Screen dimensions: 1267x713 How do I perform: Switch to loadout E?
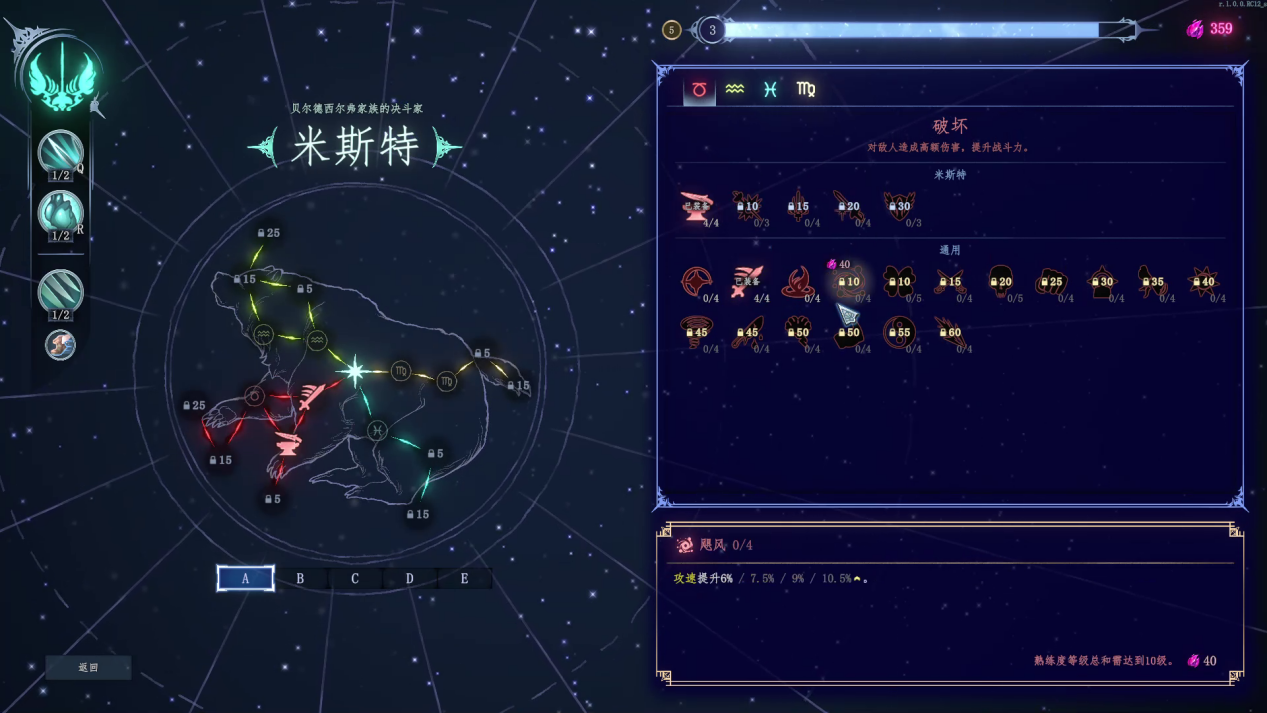[x=464, y=578]
